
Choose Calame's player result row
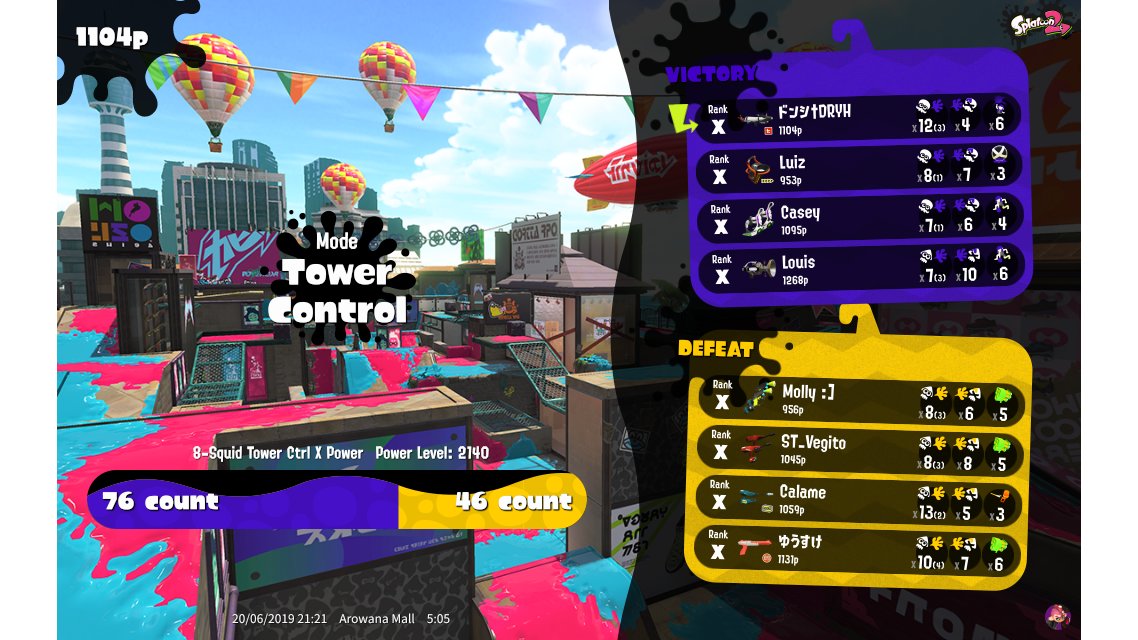point(857,498)
